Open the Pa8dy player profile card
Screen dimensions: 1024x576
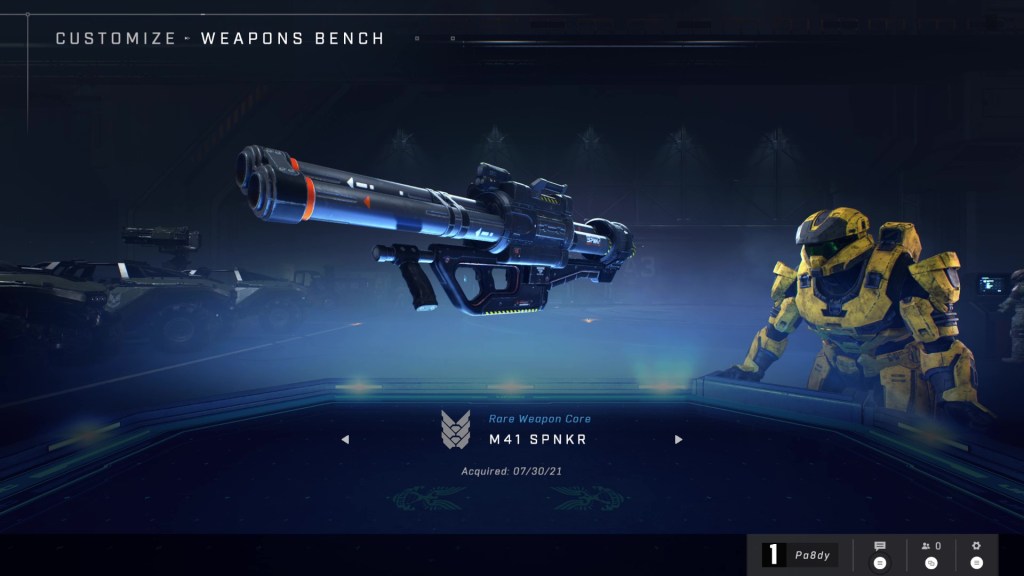pyautogui.click(x=800, y=555)
